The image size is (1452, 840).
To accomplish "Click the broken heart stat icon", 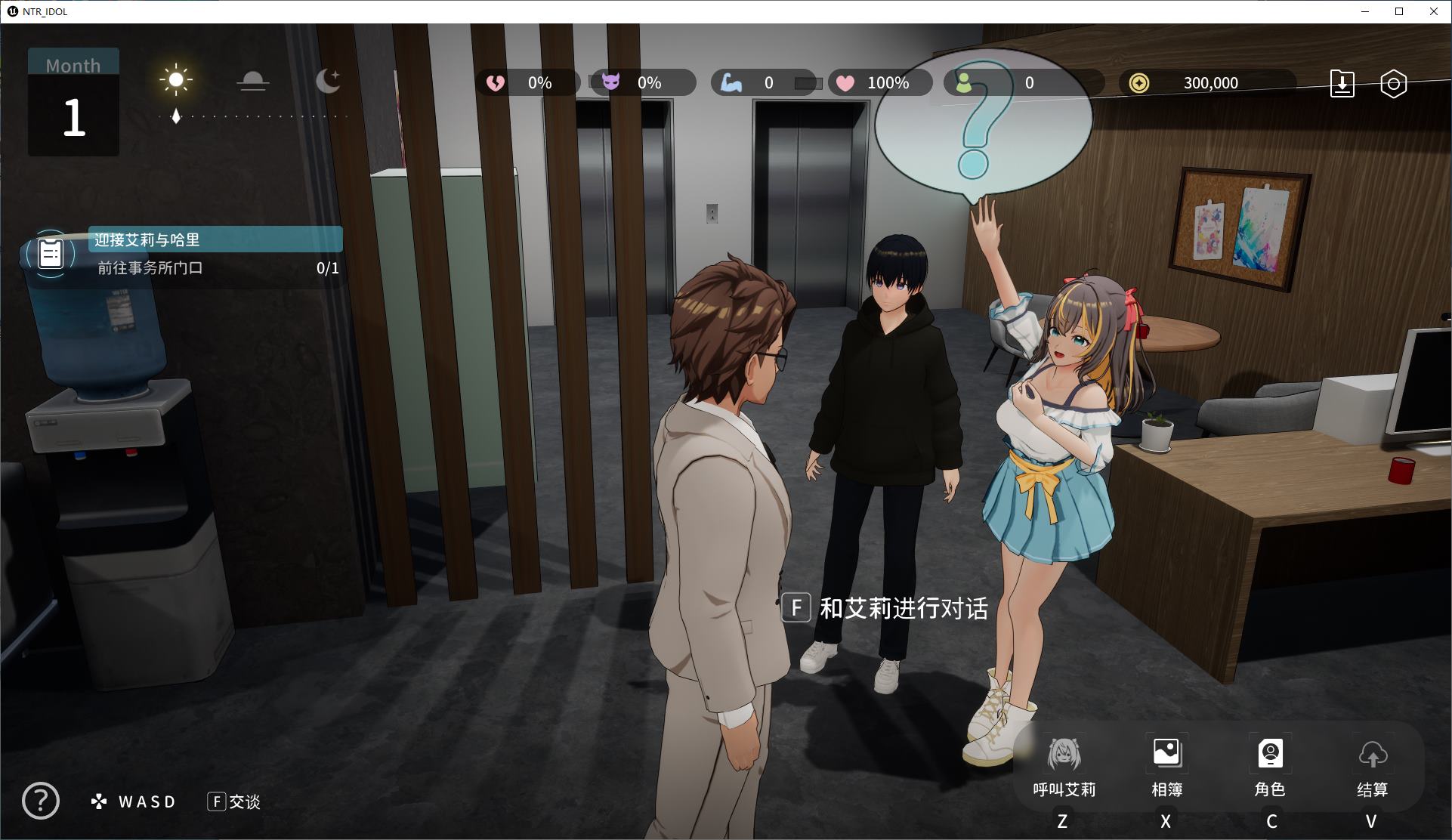I will (496, 83).
